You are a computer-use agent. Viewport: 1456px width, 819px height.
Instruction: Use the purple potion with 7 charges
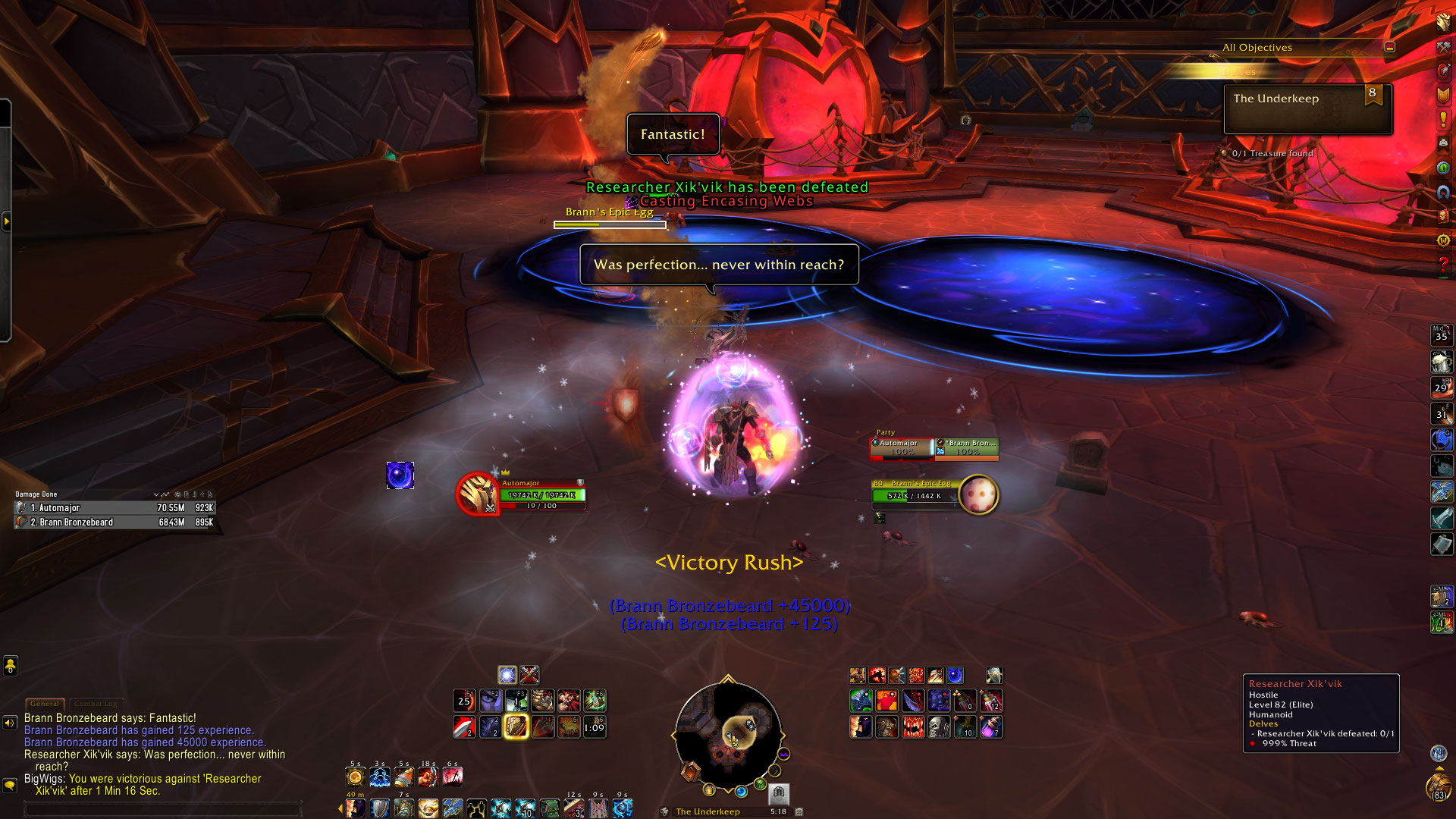click(991, 727)
